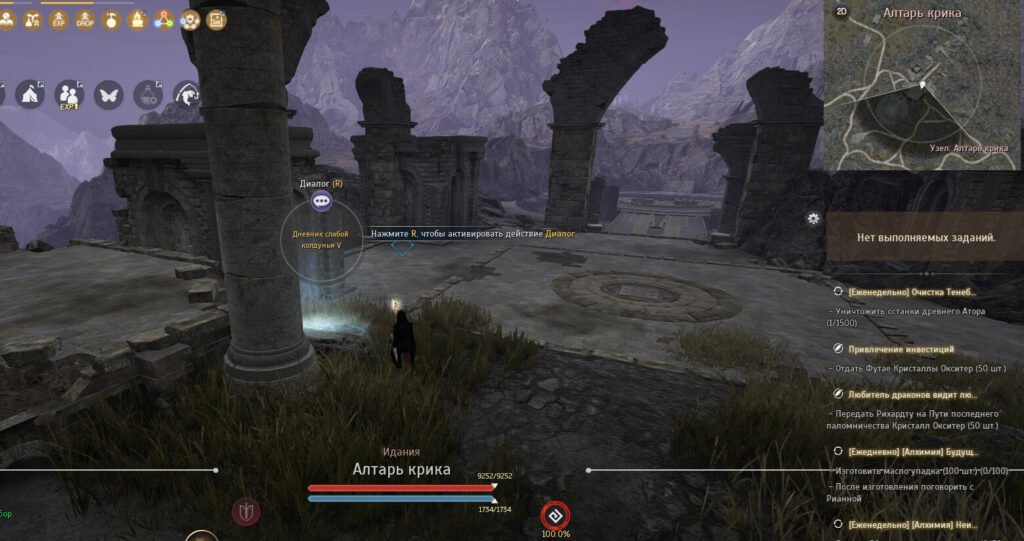Open the tent camp icon
The width and height of the screenshot is (1024, 541).
pos(28,95)
